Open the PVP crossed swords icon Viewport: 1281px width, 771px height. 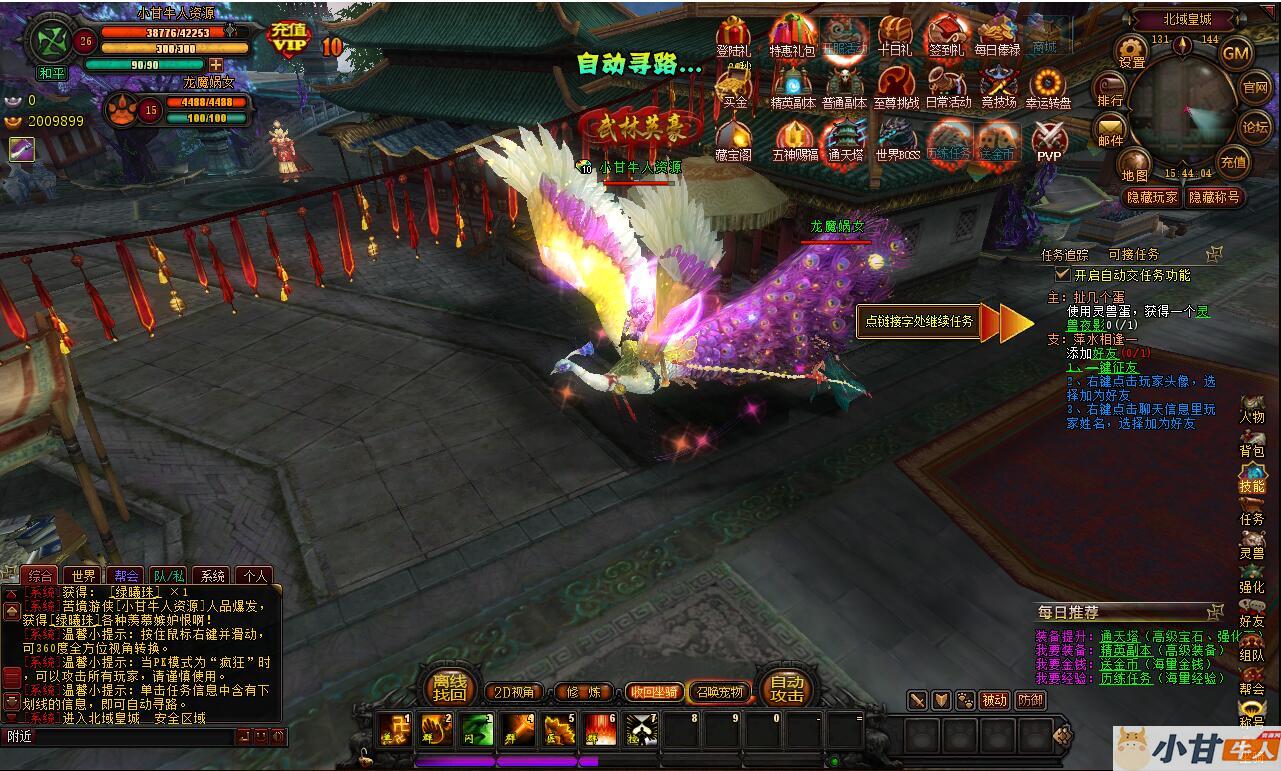tap(1049, 139)
